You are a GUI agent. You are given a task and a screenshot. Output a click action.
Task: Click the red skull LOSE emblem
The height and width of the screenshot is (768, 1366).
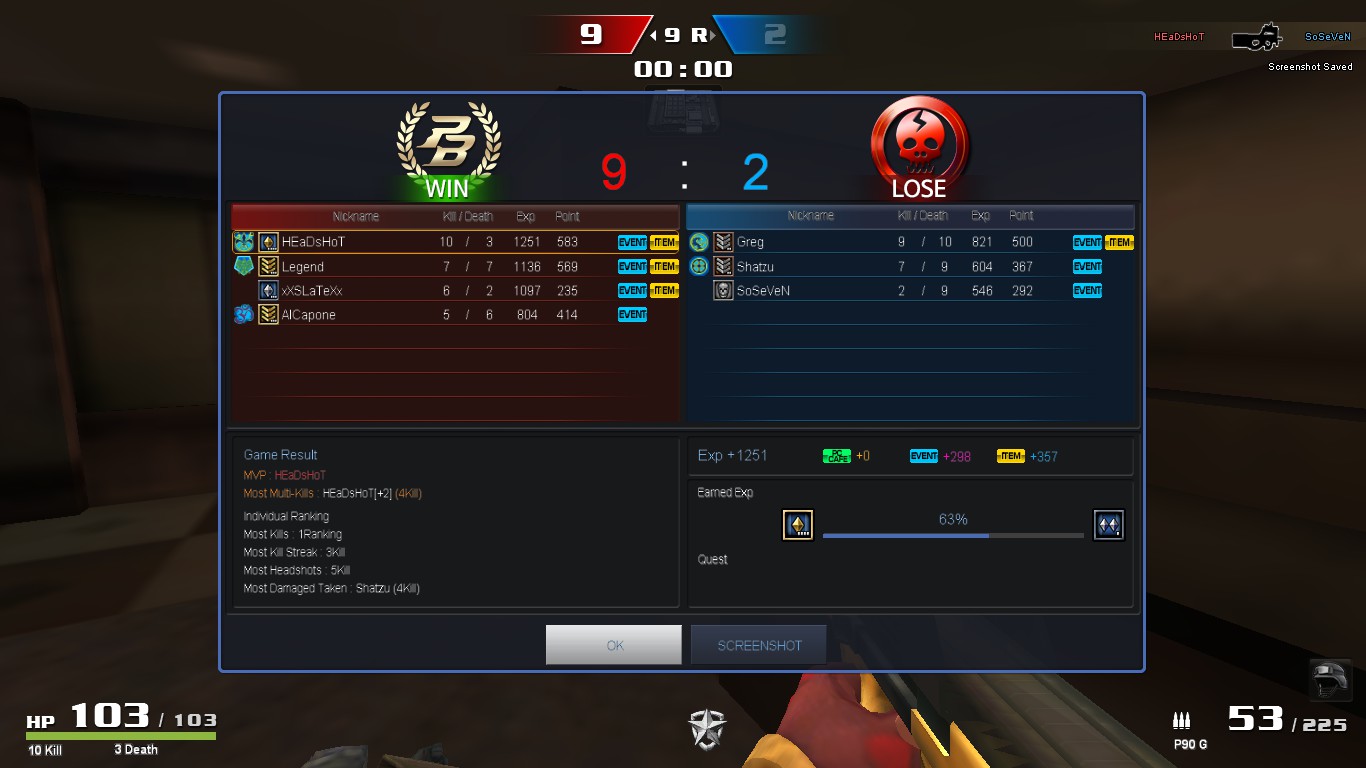click(918, 143)
